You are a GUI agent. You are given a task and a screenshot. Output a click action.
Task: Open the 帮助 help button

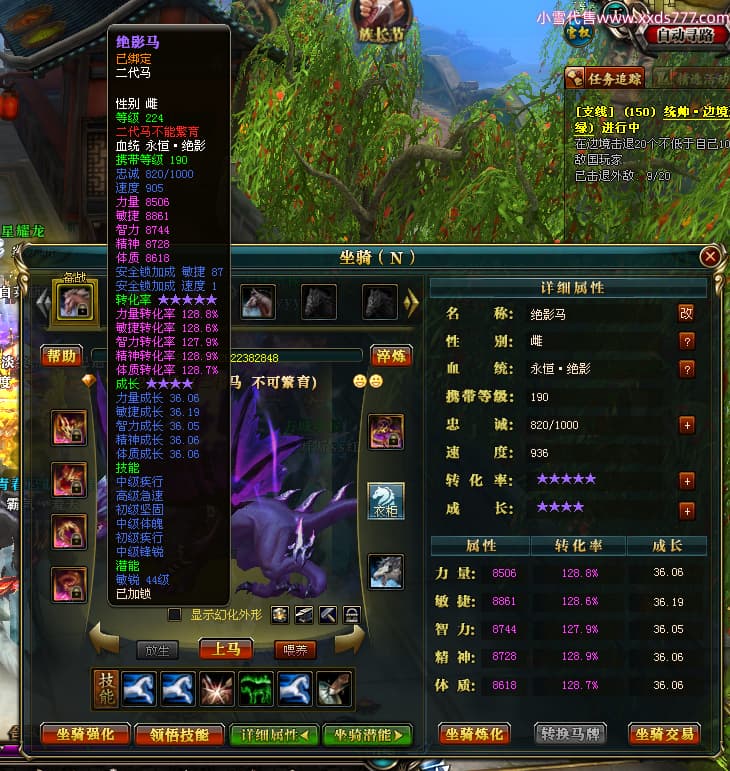coord(62,356)
